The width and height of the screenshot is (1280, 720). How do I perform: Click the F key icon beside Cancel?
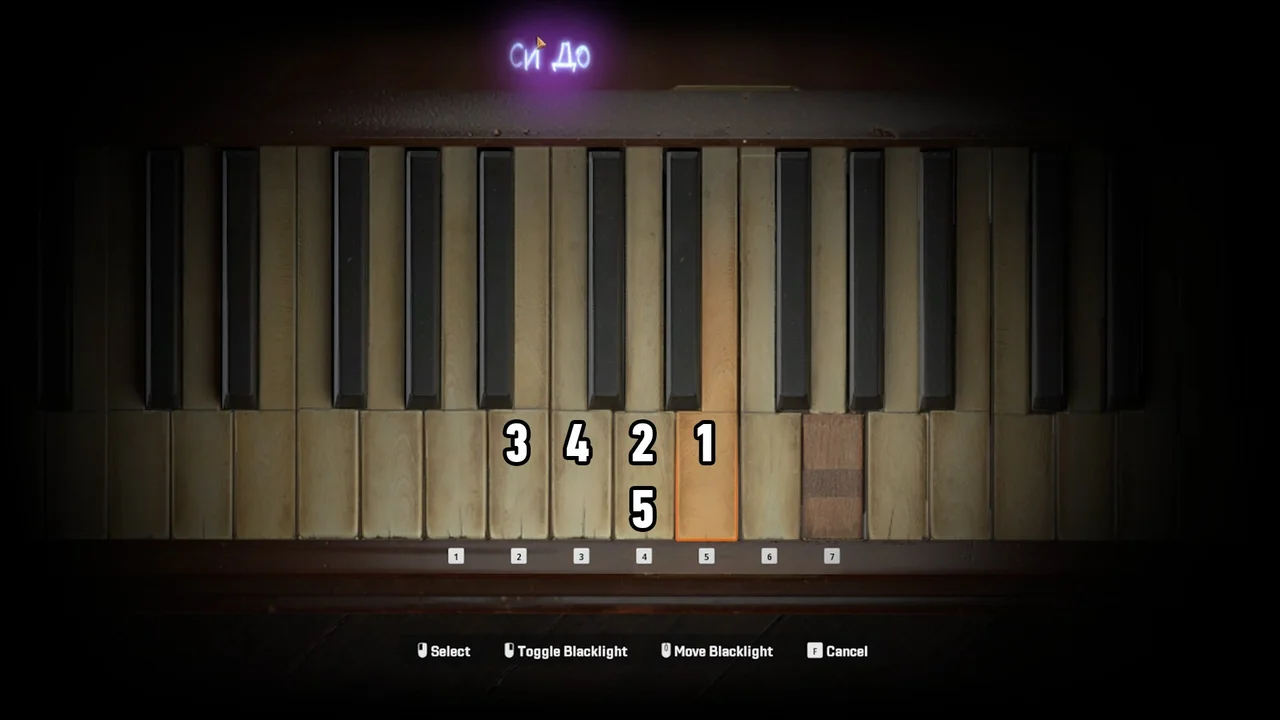(815, 650)
